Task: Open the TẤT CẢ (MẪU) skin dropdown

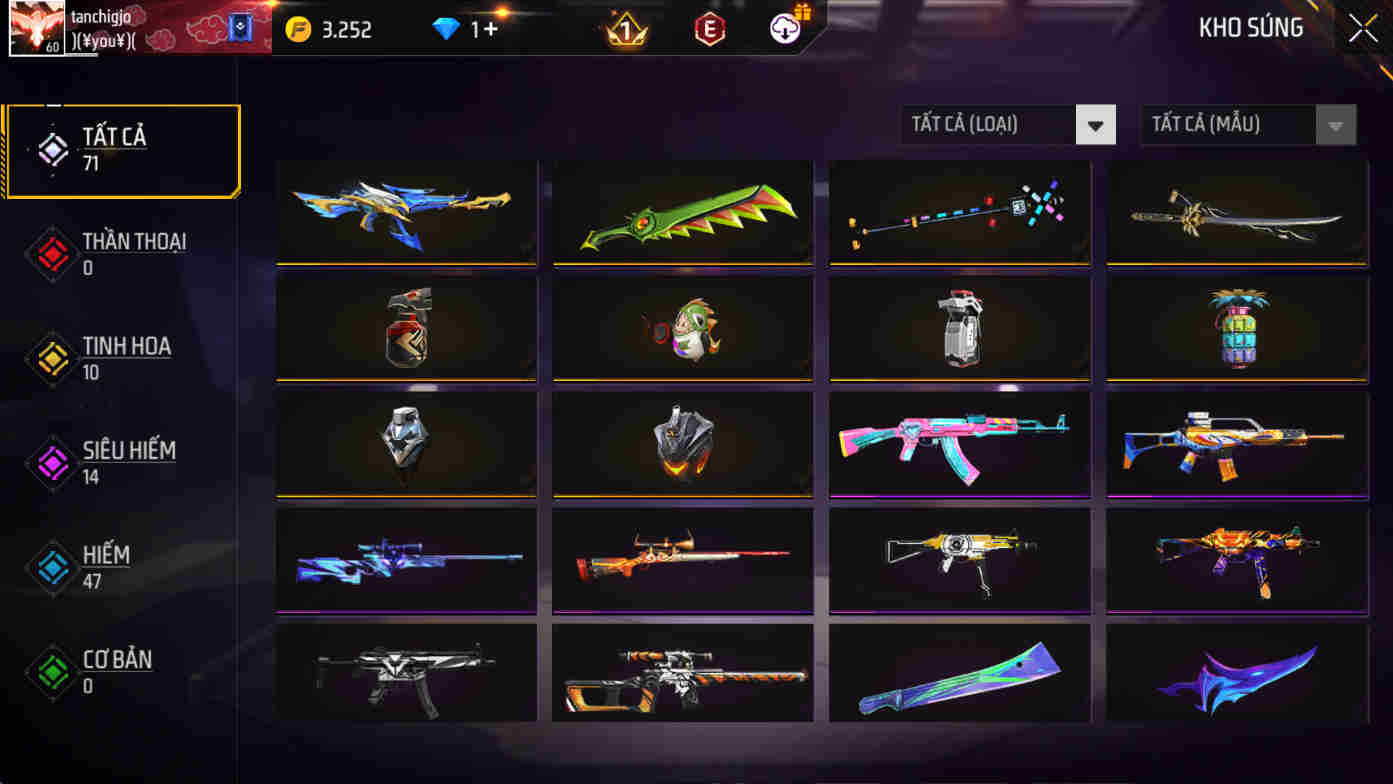Action: coord(1248,124)
